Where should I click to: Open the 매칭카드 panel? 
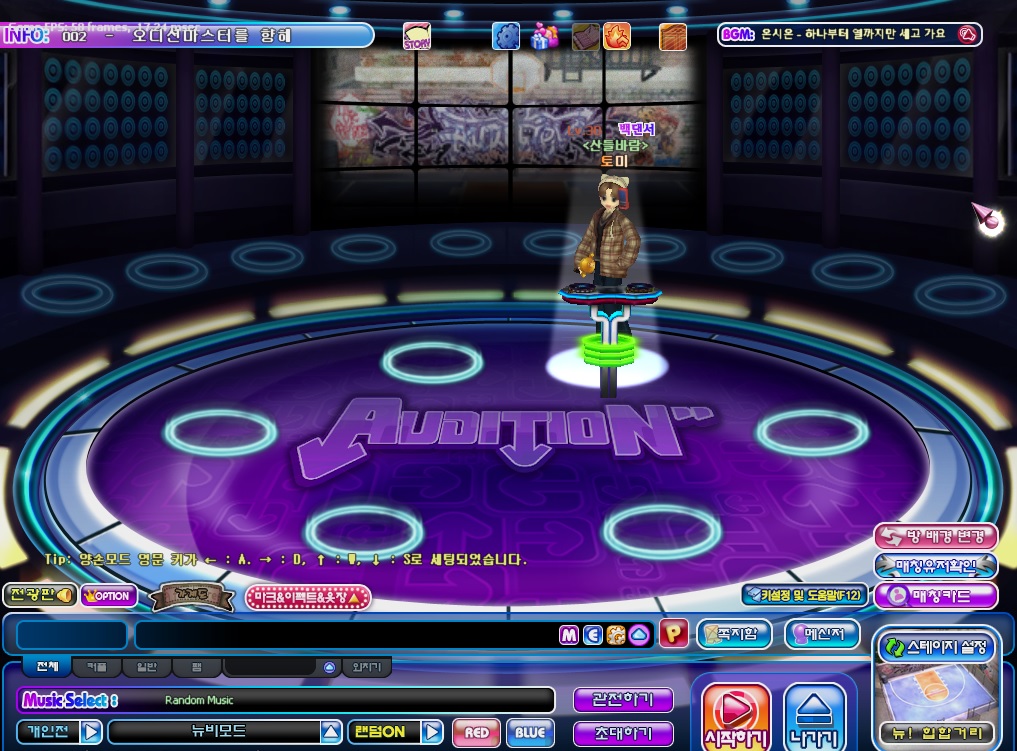936,596
